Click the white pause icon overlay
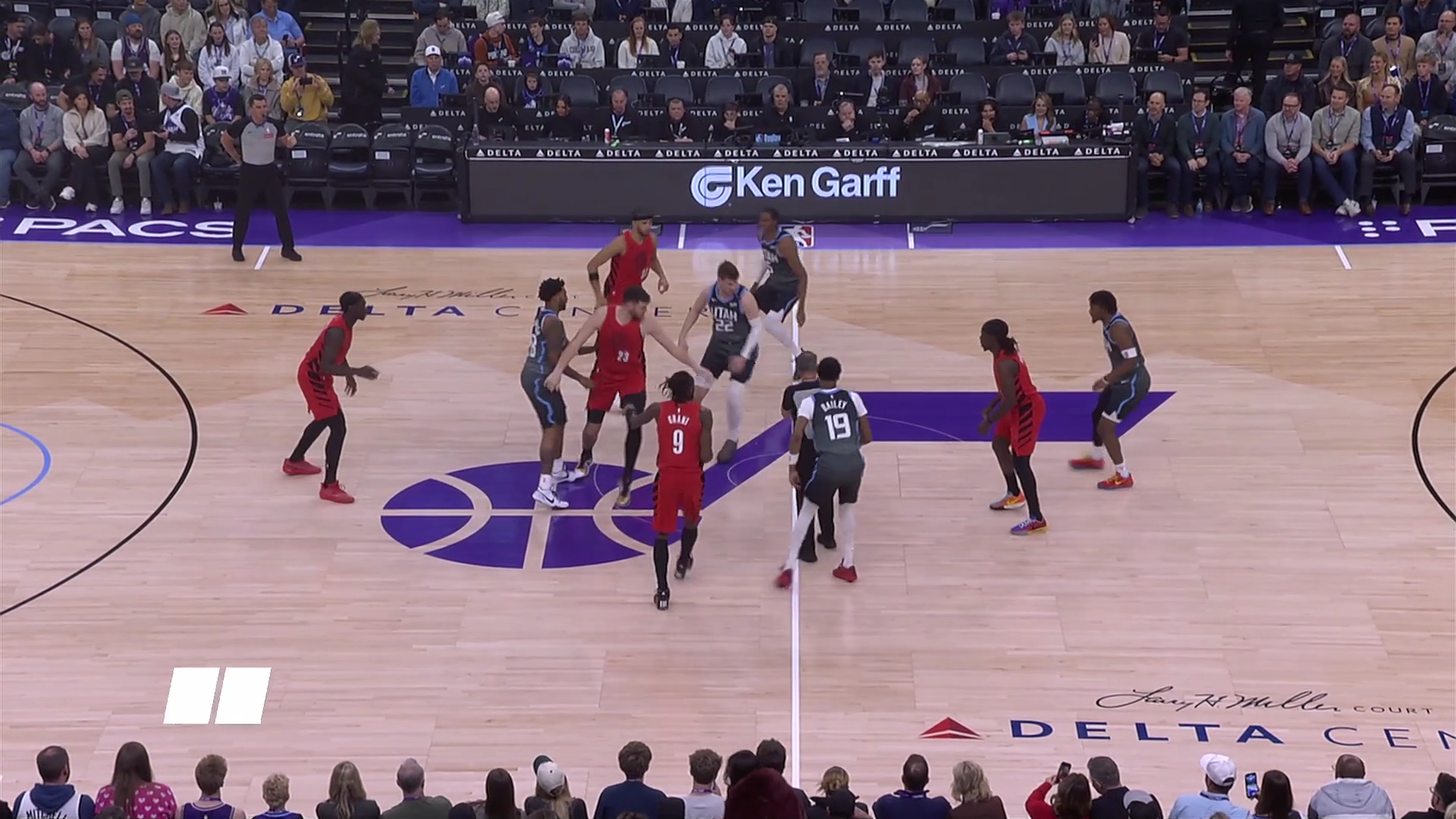The width and height of the screenshot is (1456, 819). pyautogui.click(x=217, y=695)
